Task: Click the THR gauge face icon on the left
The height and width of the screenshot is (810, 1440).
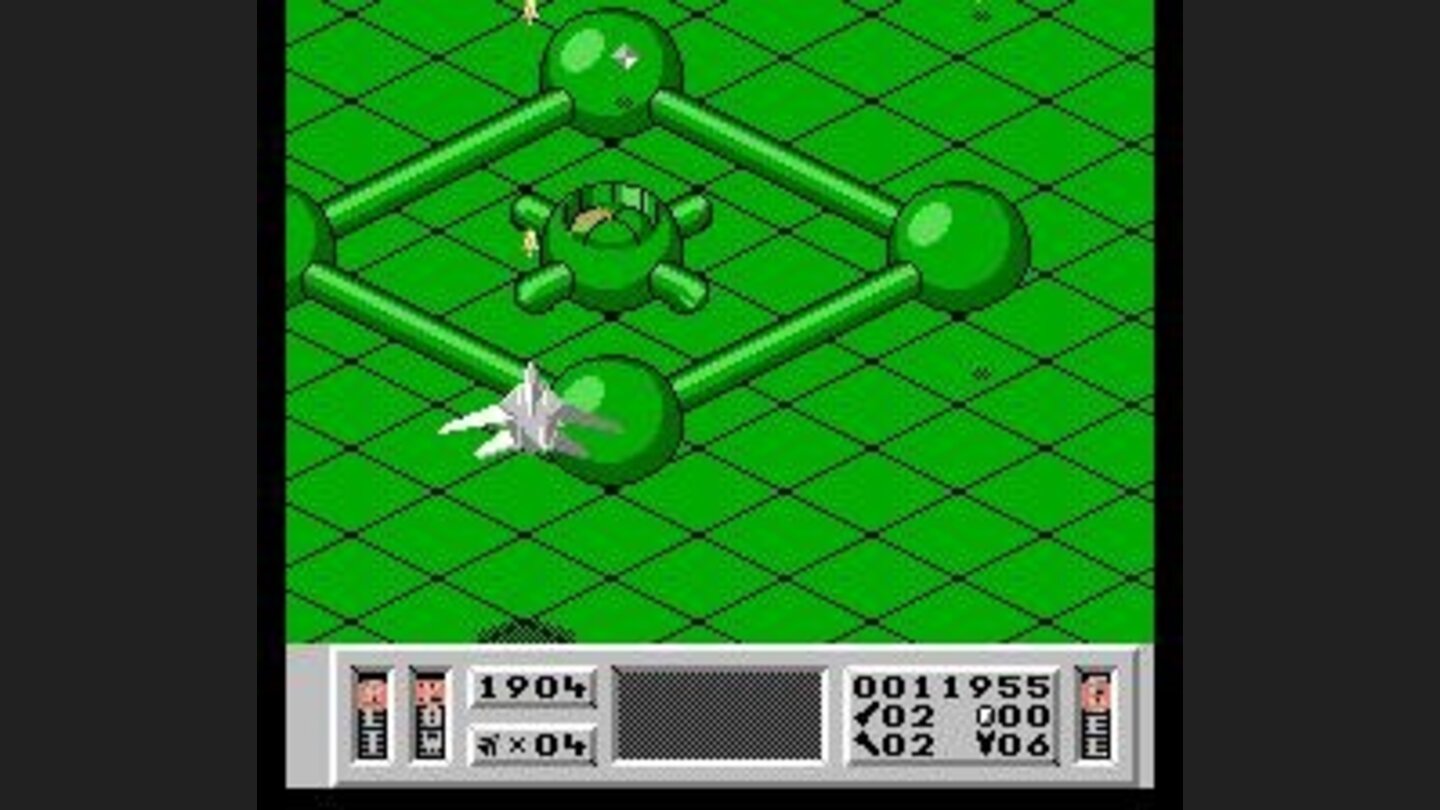Action: tap(372, 692)
